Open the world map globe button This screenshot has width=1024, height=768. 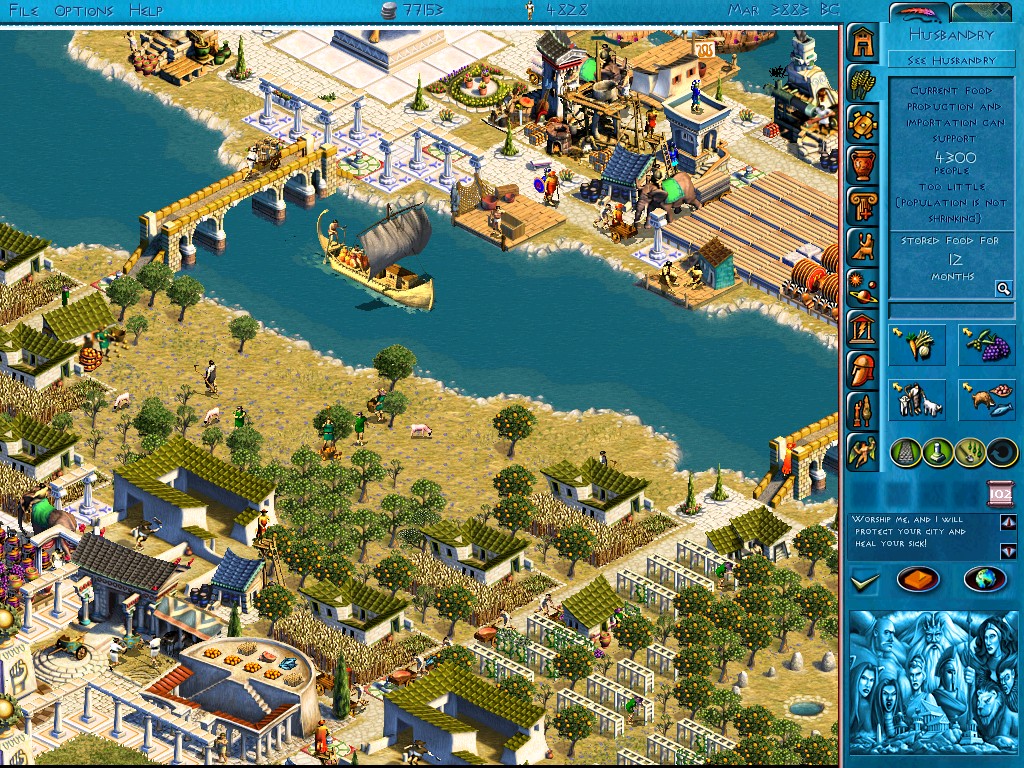click(x=984, y=579)
